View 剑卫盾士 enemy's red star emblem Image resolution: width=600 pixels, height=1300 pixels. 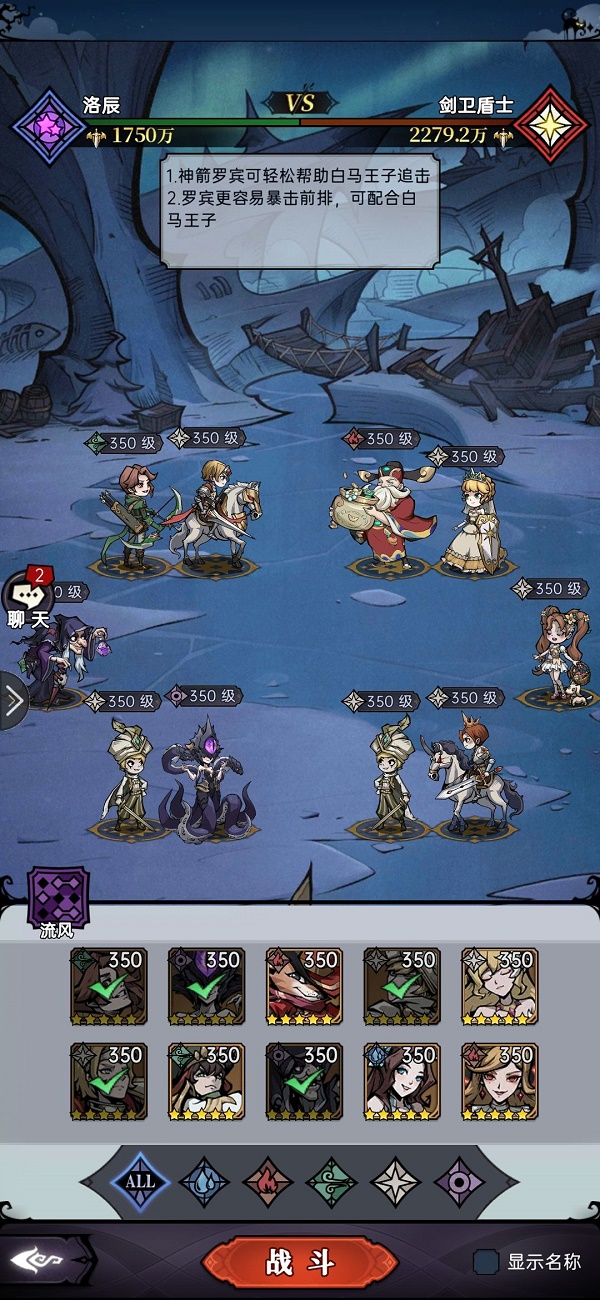click(551, 126)
